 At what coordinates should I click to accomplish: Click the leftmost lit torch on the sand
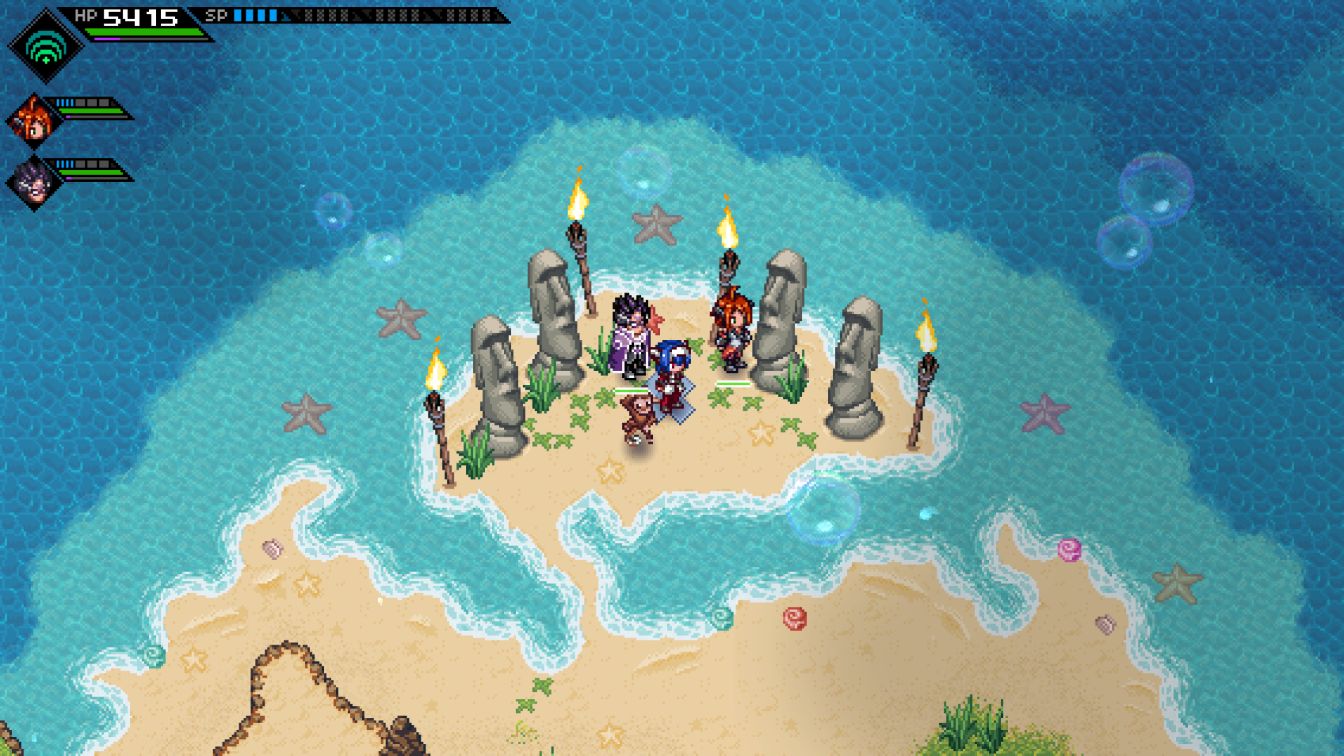pyautogui.click(x=437, y=400)
